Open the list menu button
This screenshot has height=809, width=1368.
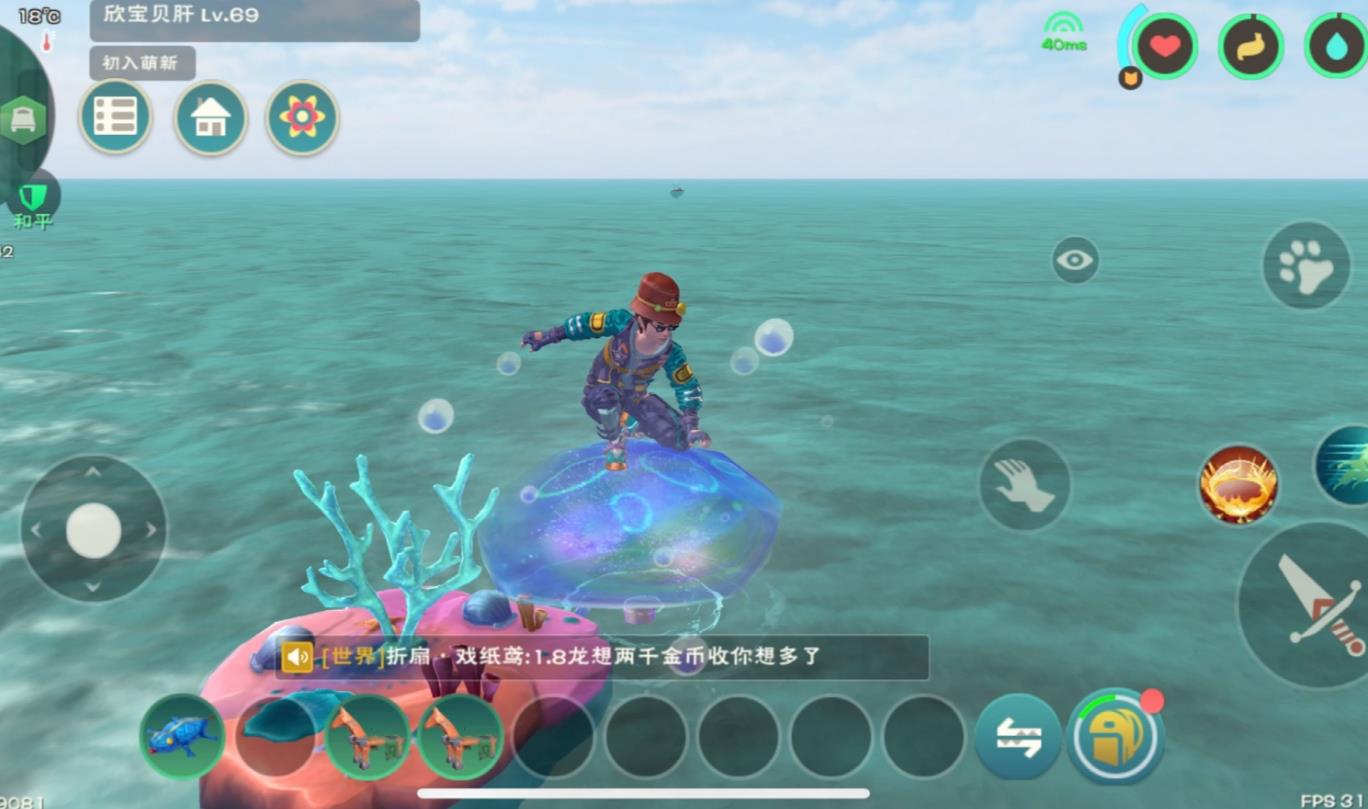[115, 117]
